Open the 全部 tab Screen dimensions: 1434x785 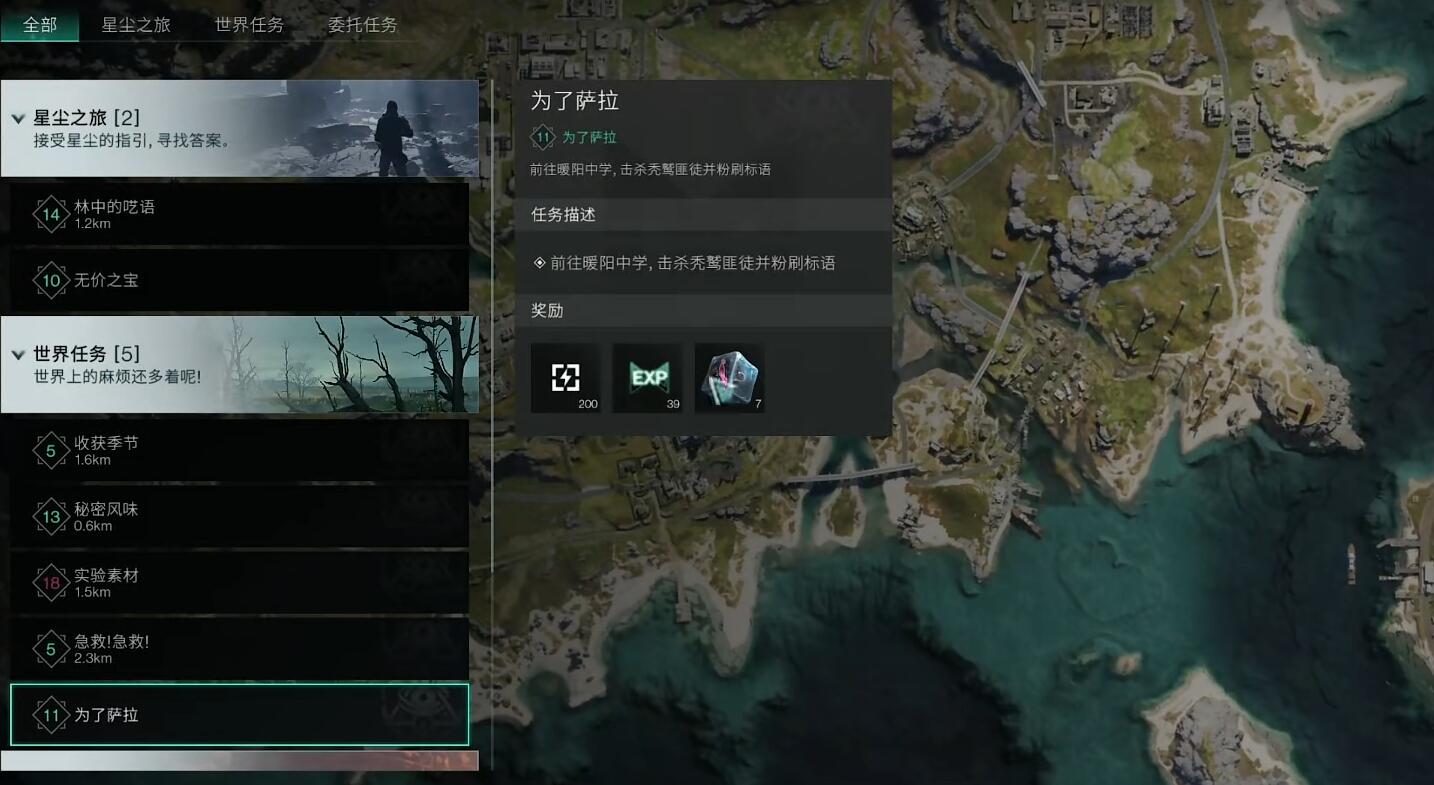40,26
